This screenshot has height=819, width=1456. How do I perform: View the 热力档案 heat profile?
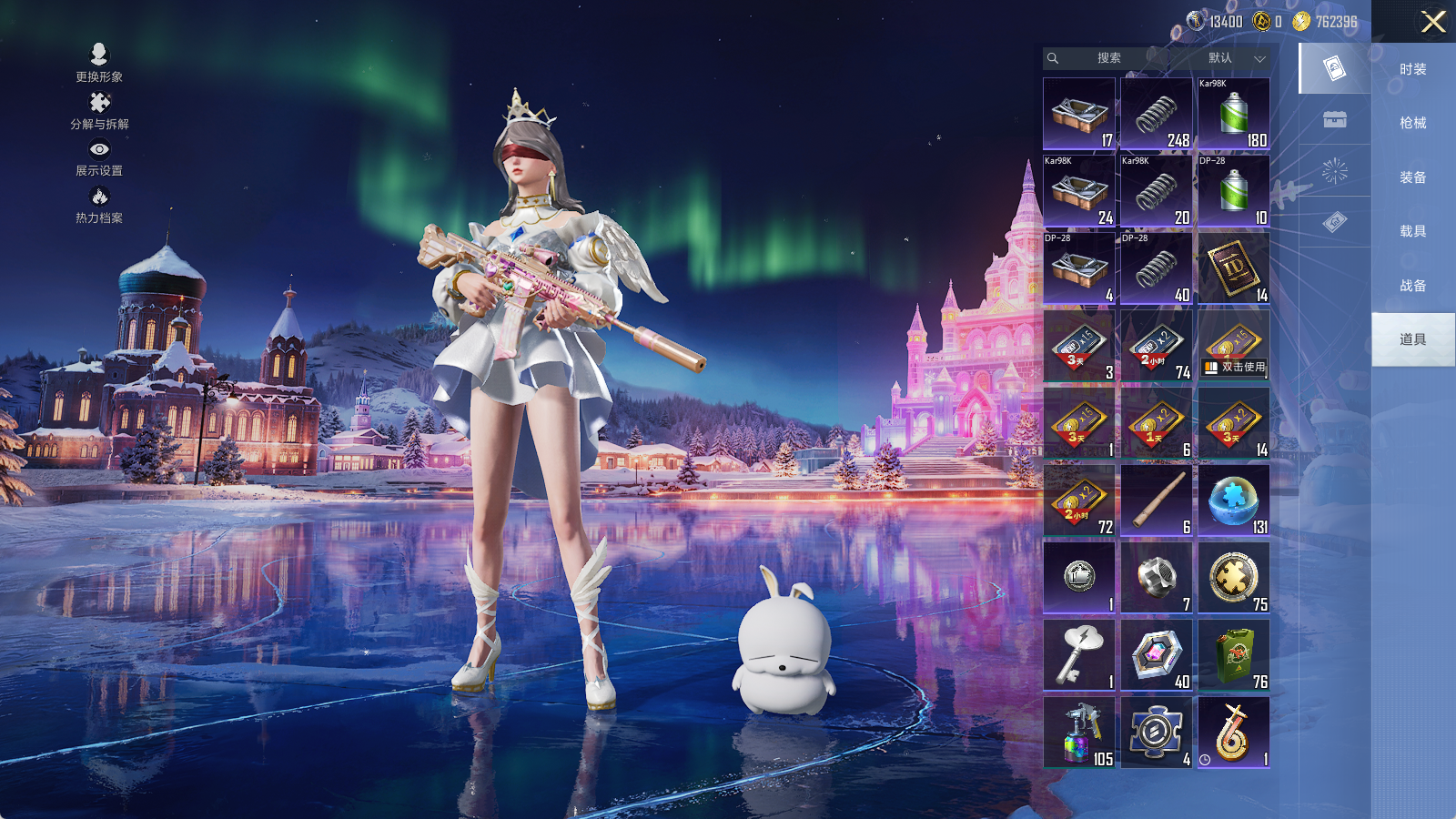tap(99, 206)
